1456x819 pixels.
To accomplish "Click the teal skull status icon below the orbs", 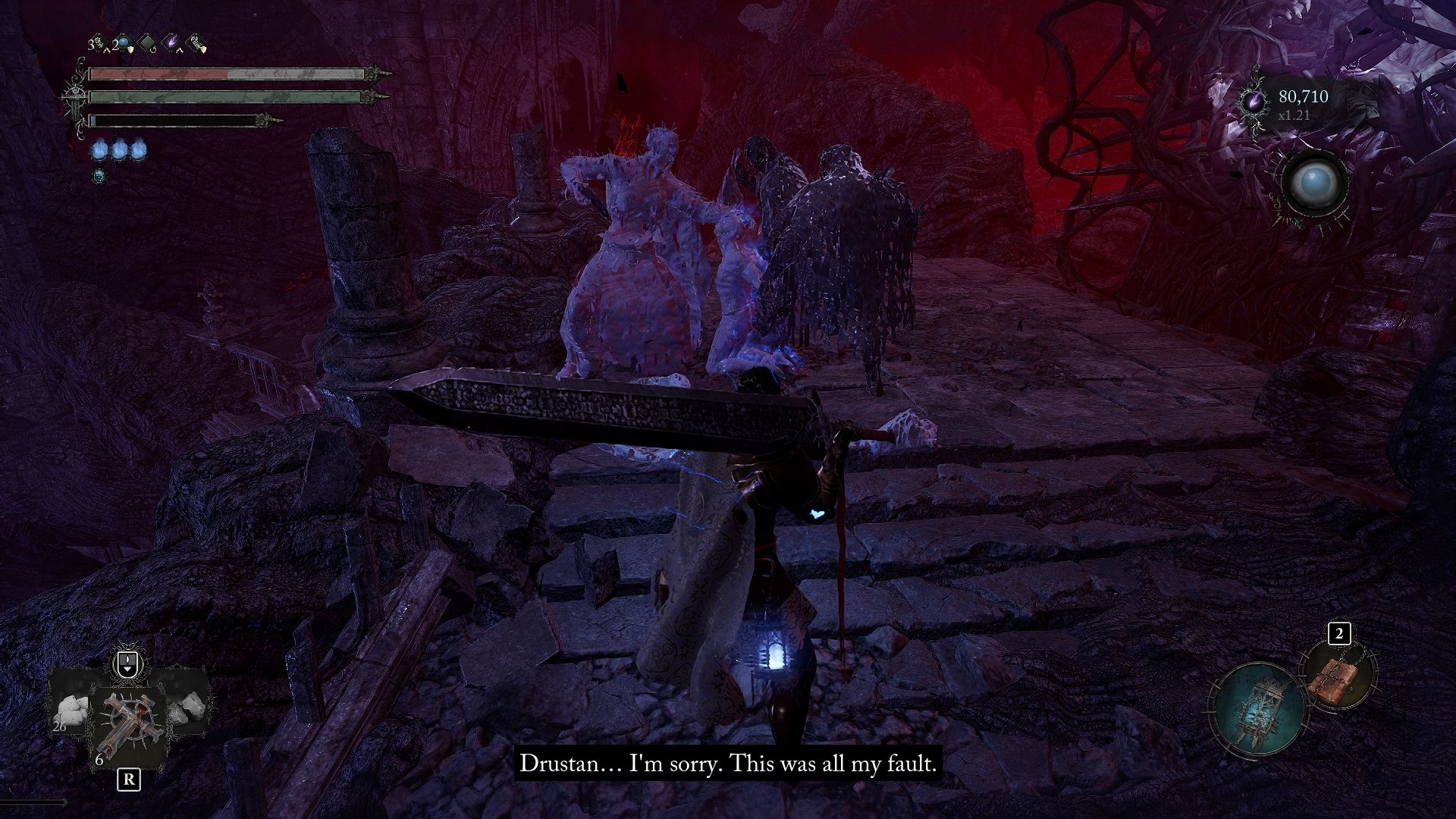I will 99,175.
